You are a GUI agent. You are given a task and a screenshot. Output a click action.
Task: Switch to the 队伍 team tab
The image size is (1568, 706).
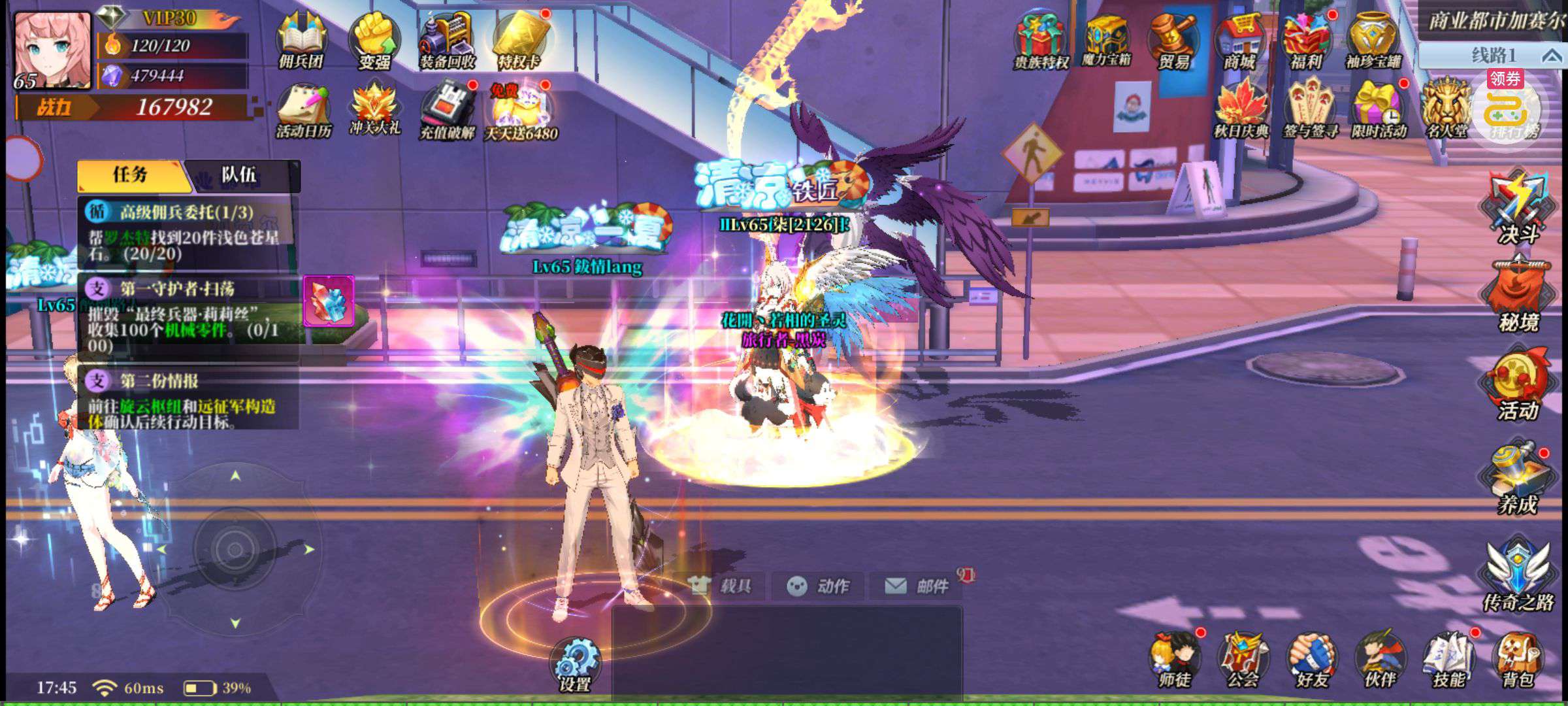239,175
